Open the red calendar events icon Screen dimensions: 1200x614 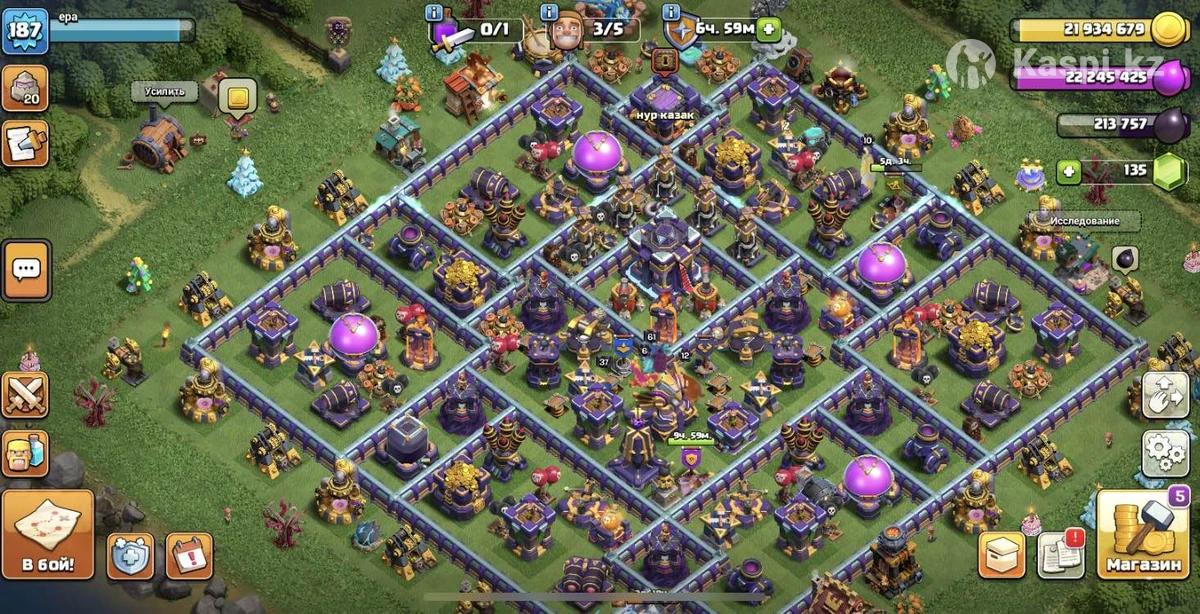click(188, 556)
